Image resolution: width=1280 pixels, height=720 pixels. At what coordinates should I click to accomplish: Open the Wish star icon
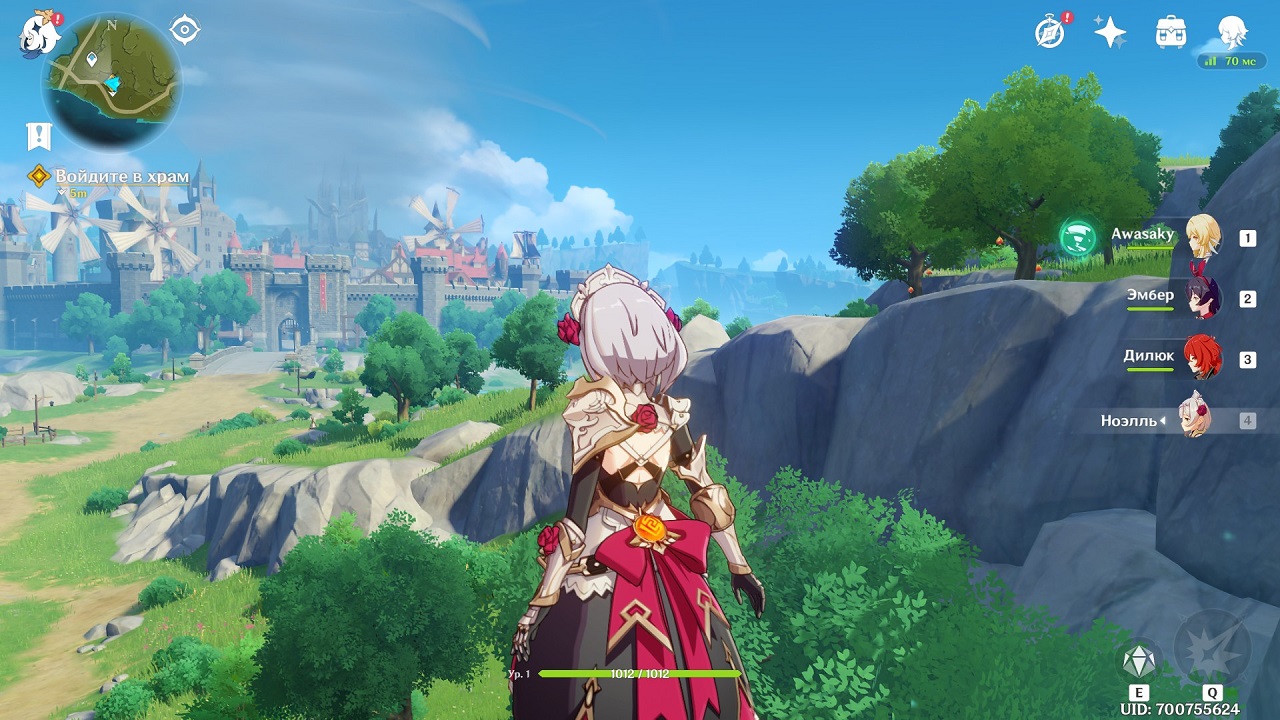(1110, 32)
